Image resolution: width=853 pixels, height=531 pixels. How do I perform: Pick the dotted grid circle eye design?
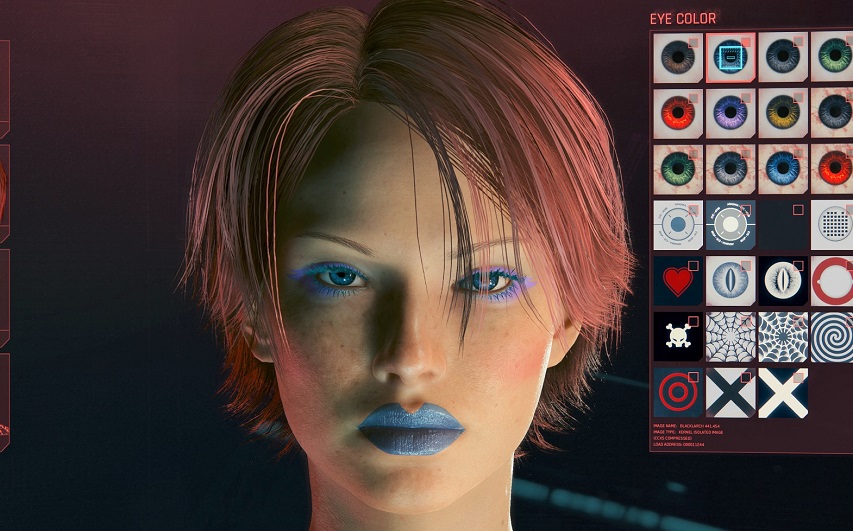tap(832, 225)
